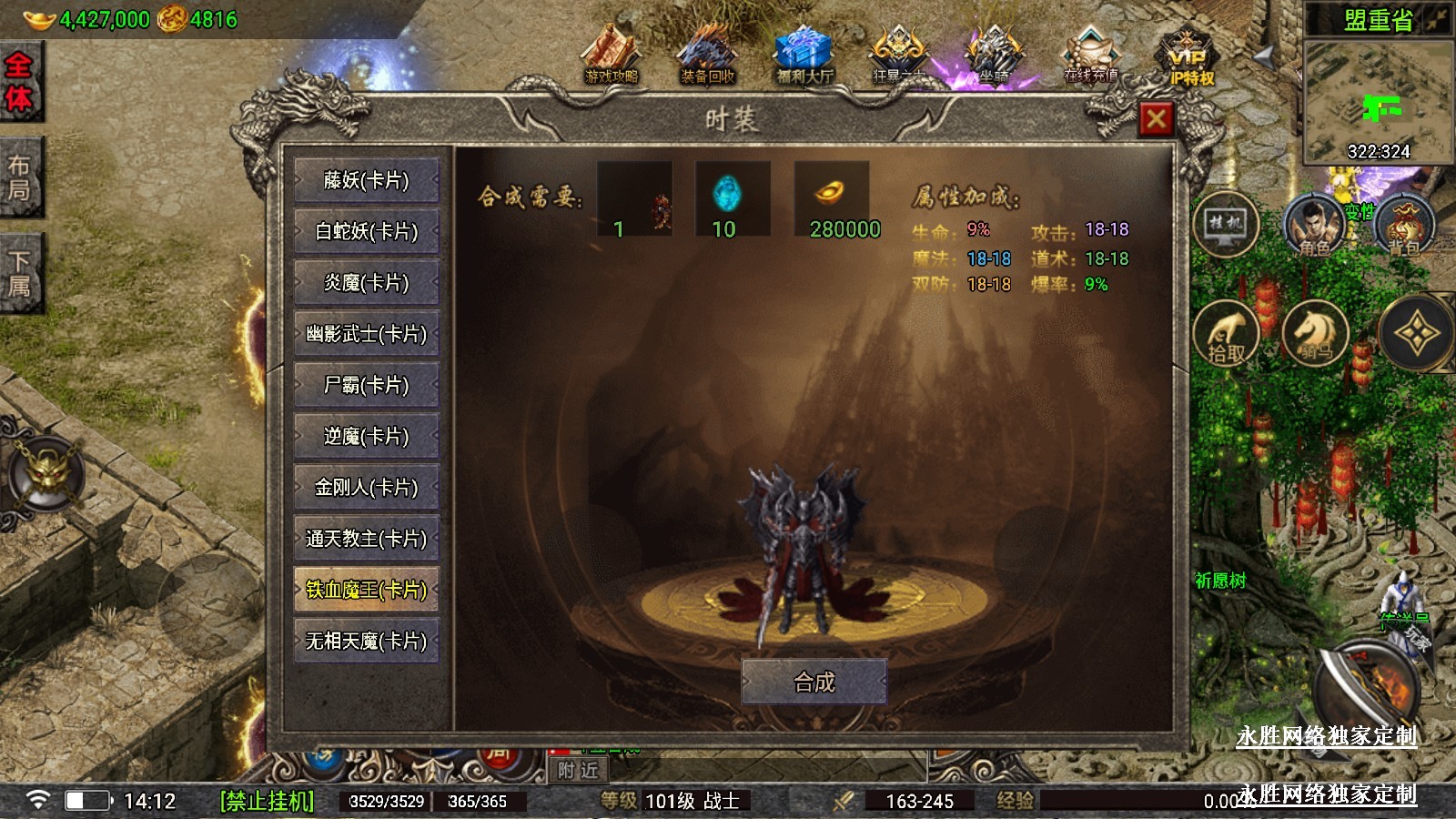Select the 炎魔(卡片) card
This screenshot has width=1456, height=819.
click(367, 283)
